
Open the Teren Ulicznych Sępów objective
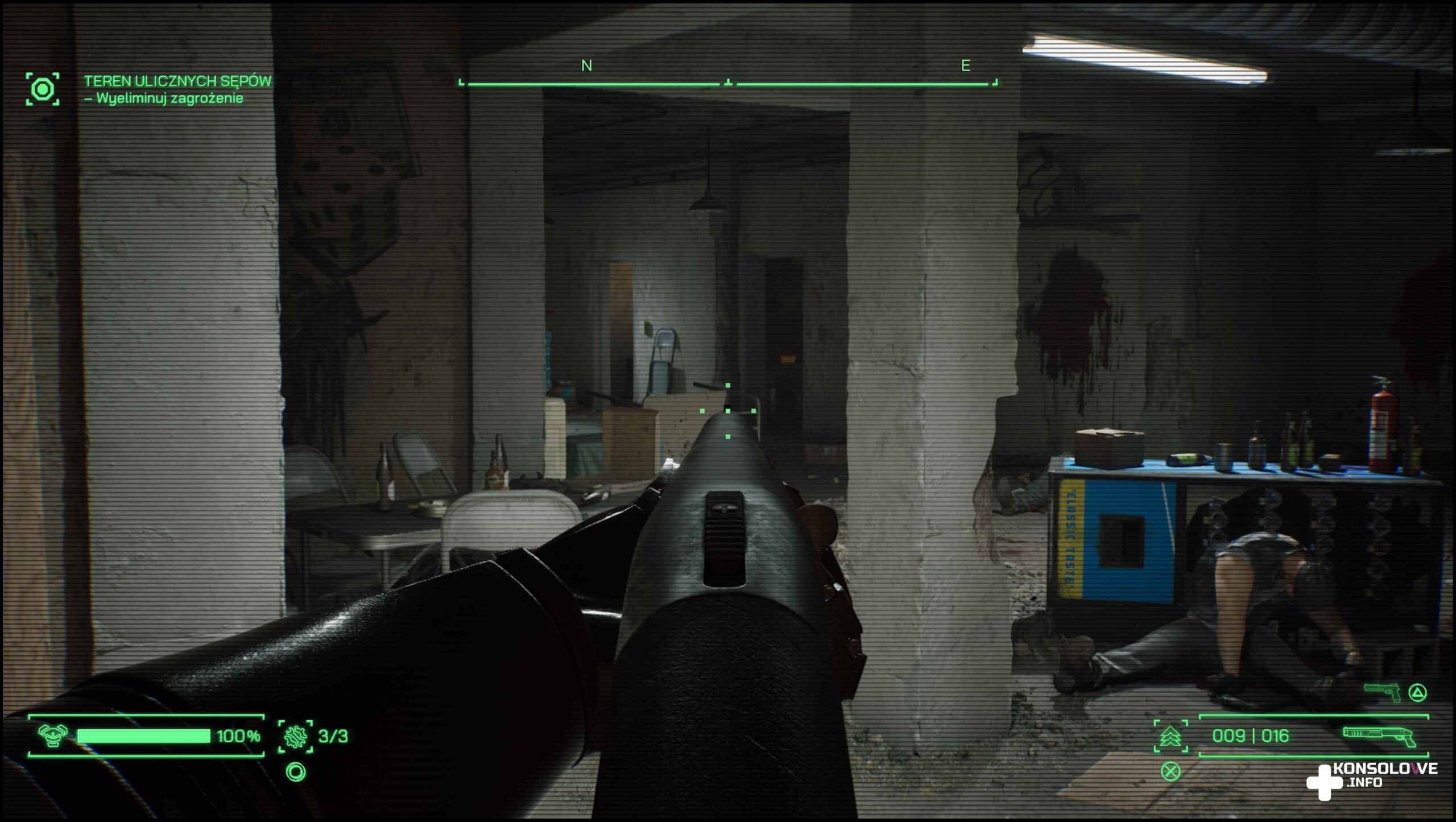point(177,81)
